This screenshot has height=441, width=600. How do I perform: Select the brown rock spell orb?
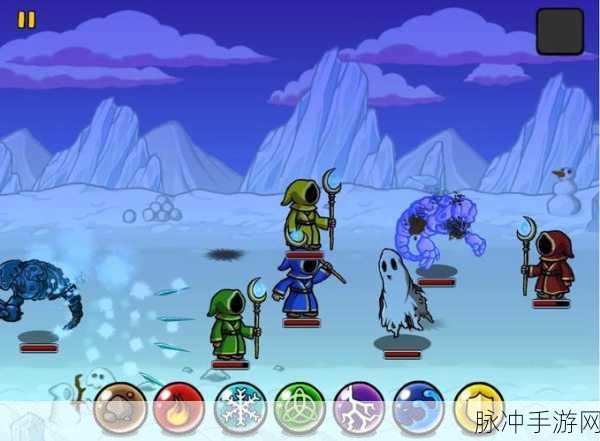pos(120,408)
